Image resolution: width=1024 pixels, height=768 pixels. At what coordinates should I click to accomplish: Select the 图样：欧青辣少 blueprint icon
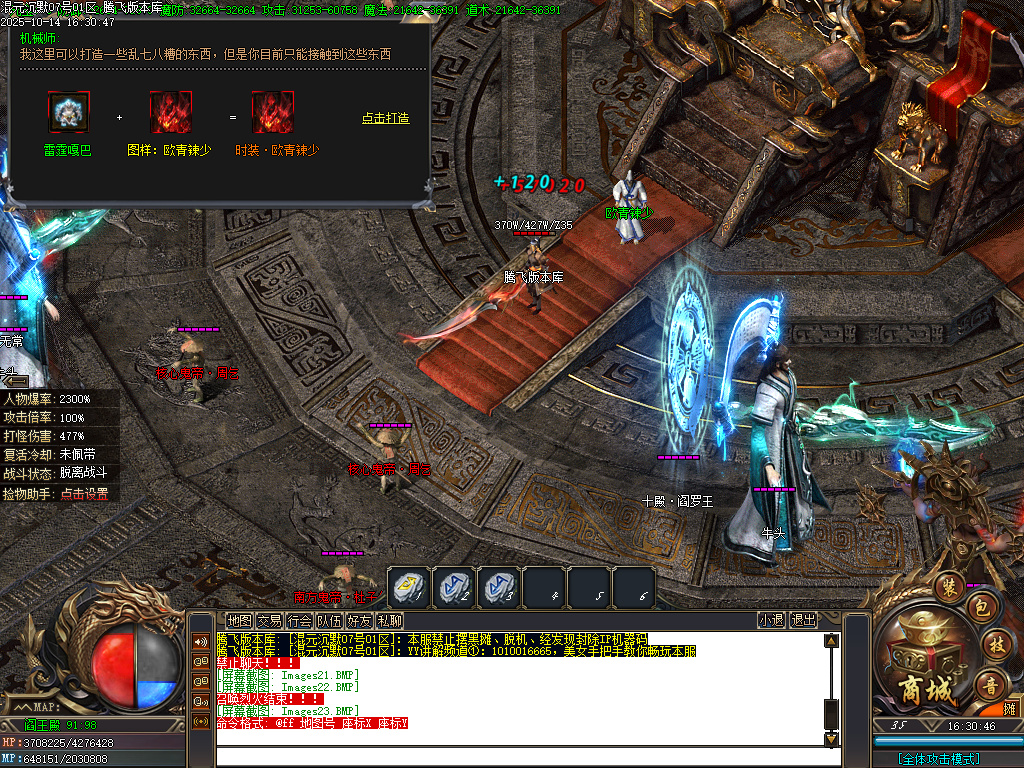click(170, 112)
